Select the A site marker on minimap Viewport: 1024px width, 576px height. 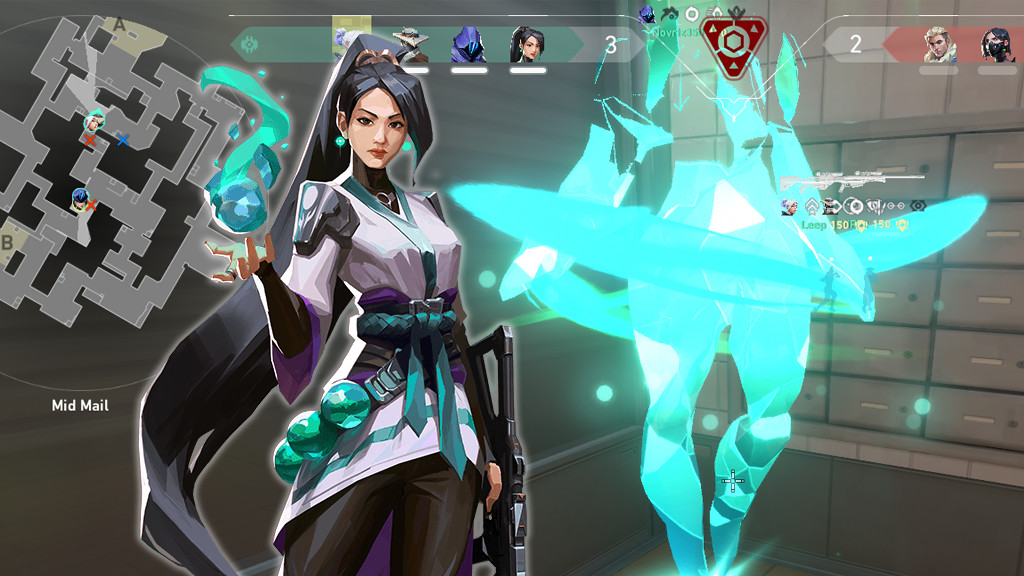point(120,24)
